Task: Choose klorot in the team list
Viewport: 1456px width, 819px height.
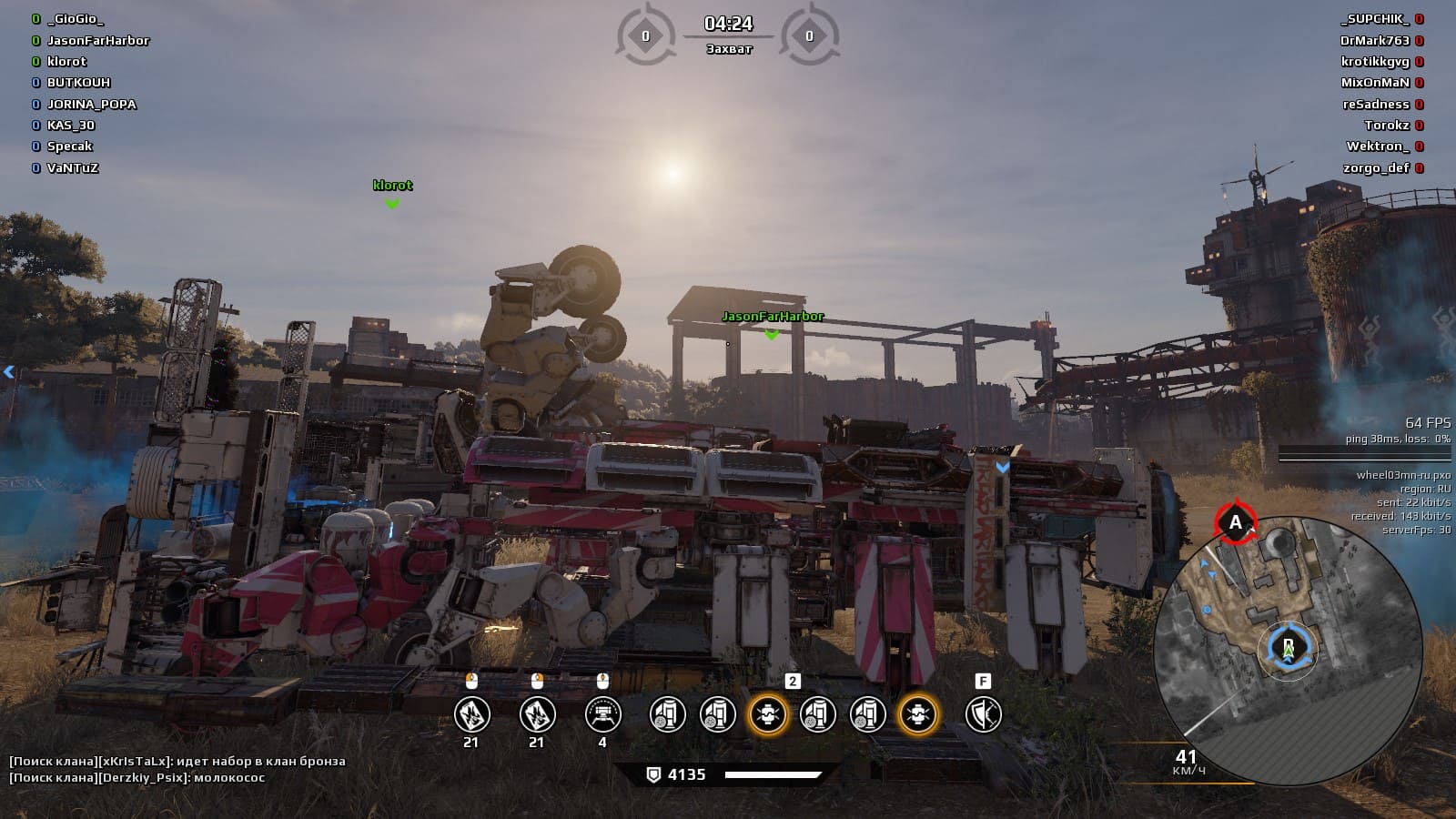Action: point(66,61)
